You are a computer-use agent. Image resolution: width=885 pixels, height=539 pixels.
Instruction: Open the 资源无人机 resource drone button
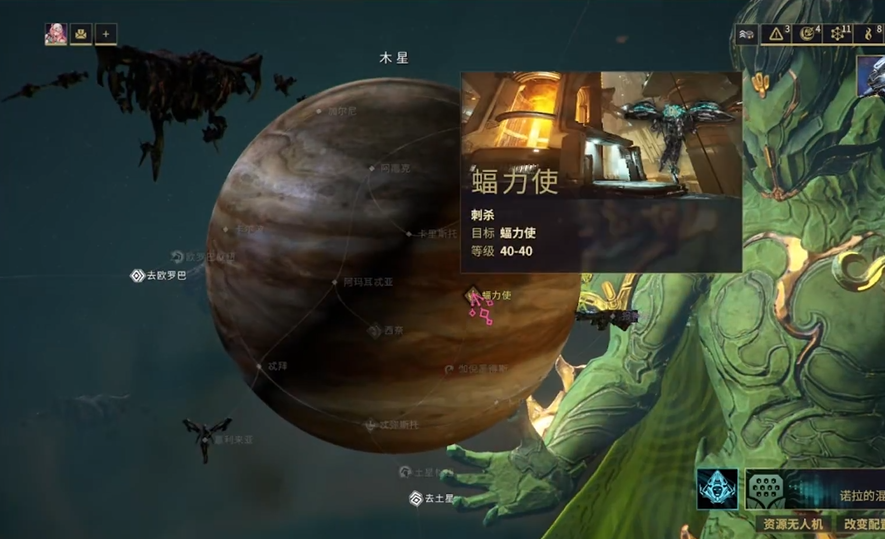point(792,523)
